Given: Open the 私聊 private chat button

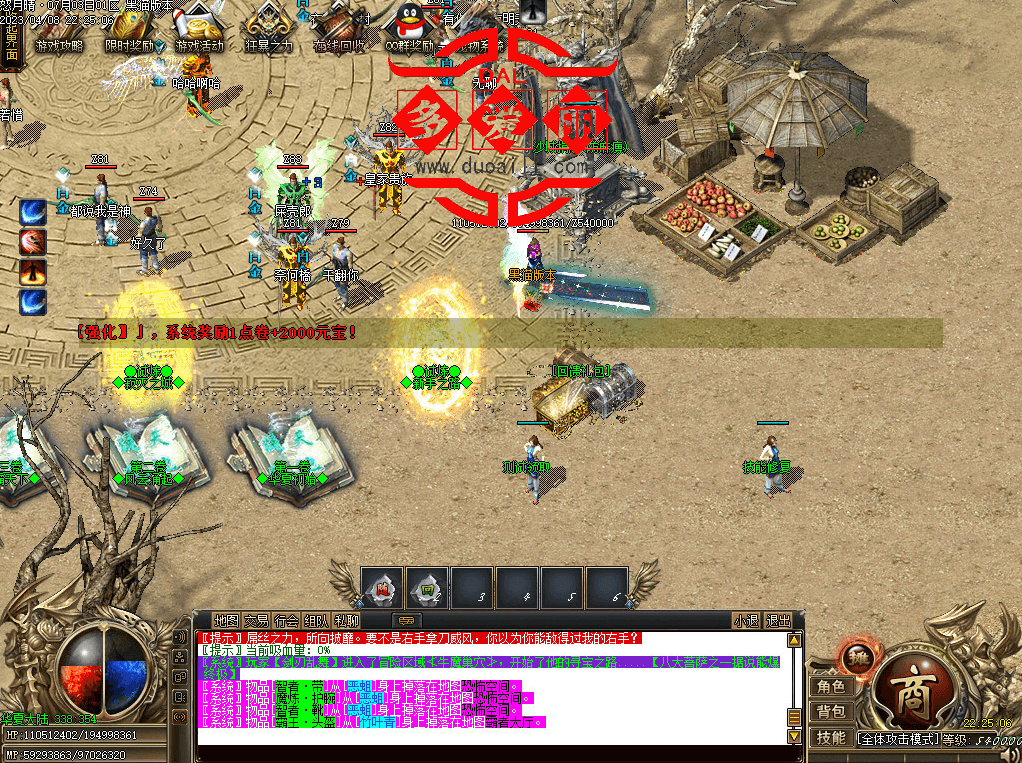Looking at the screenshot, I should pyautogui.click(x=346, y=620).
